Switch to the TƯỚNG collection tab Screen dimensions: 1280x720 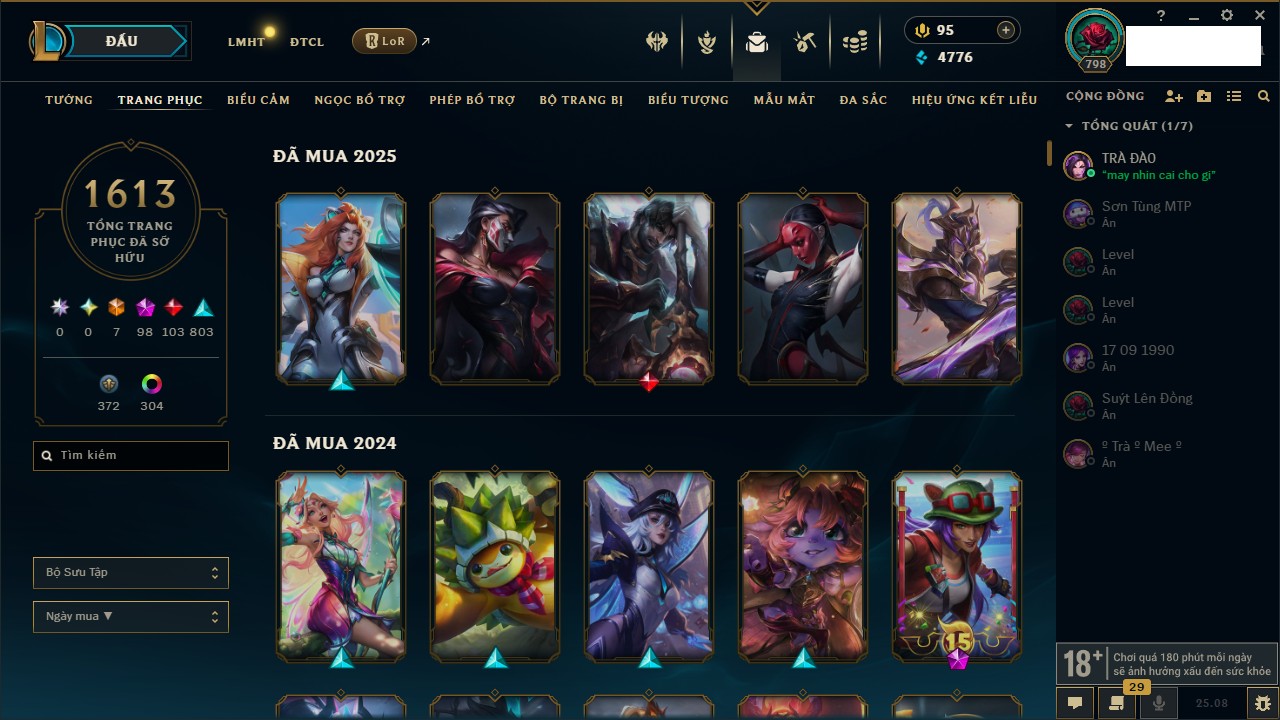(x=69, y=100)
